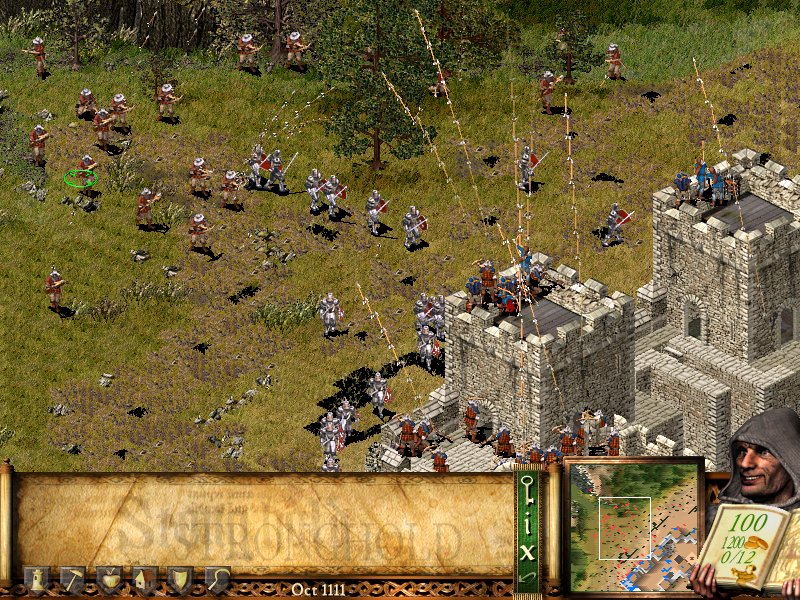
Task: Select the sickle food processing category
Action: point(217,579)
